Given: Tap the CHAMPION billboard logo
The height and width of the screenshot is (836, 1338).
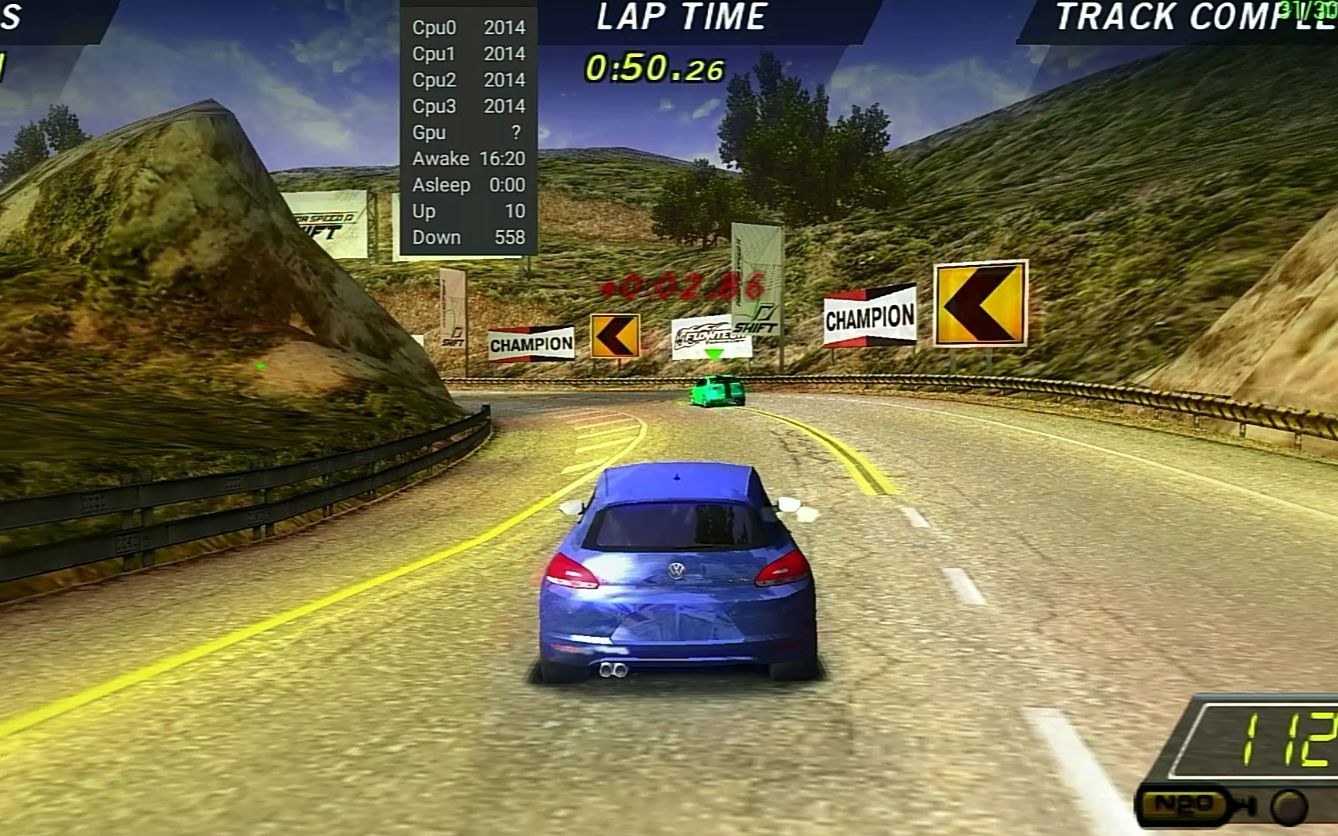Looking at the screenshot, I should click(868, 315).
